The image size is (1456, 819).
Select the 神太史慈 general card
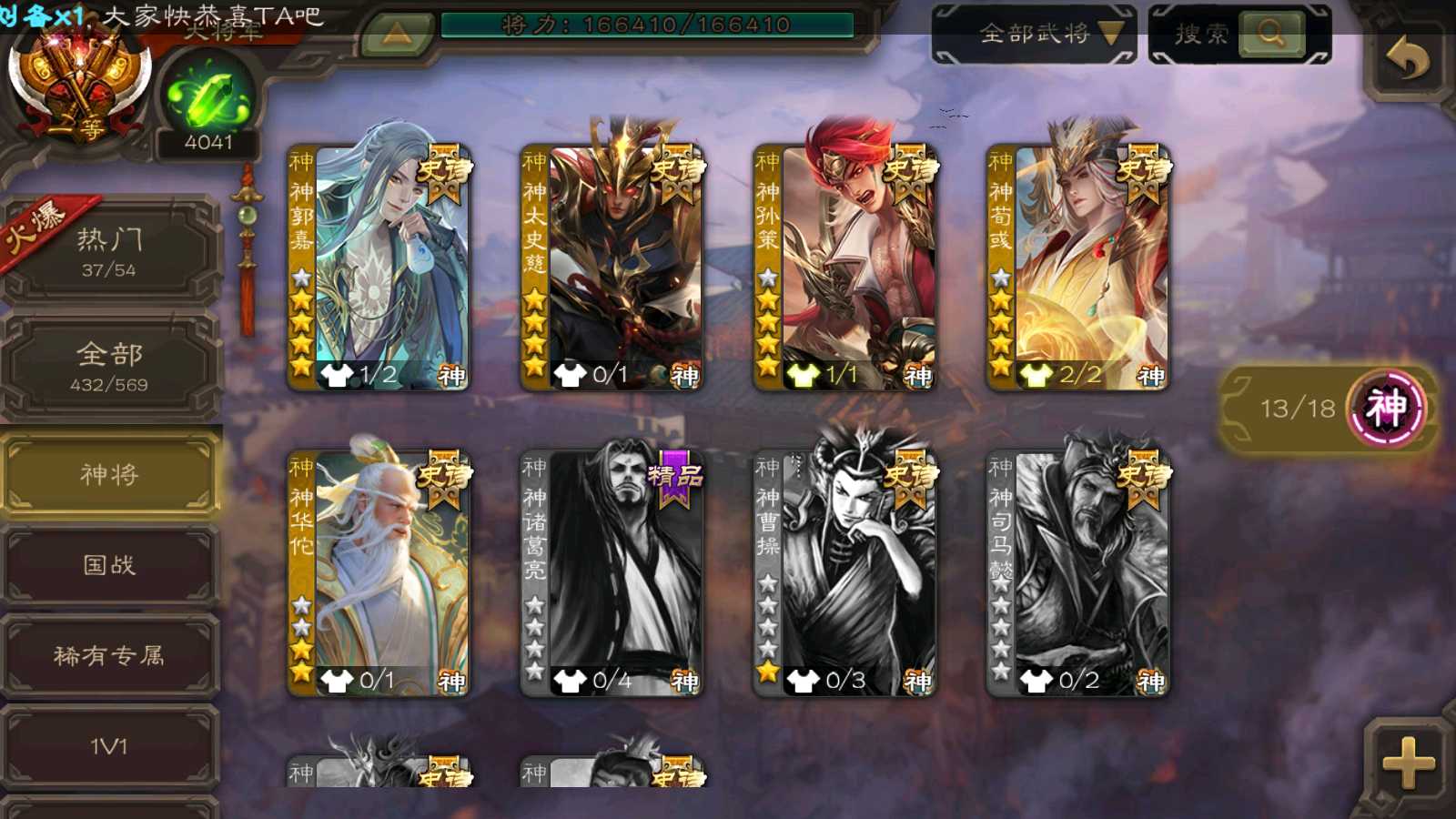pos(612,268)
